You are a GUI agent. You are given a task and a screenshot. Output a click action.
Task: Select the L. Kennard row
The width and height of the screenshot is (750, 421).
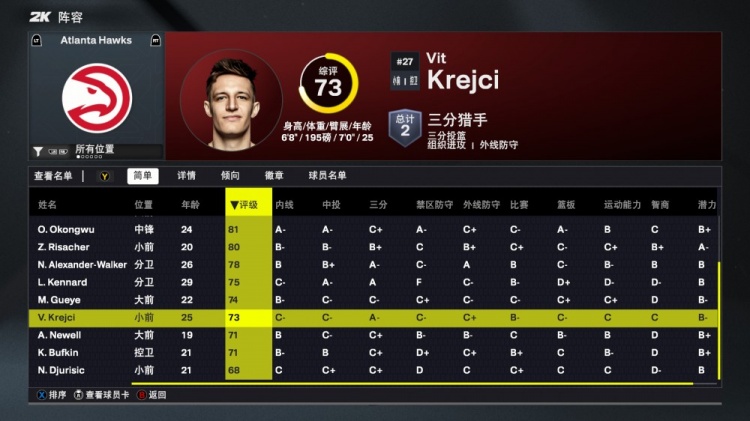(x=63, y=282)
